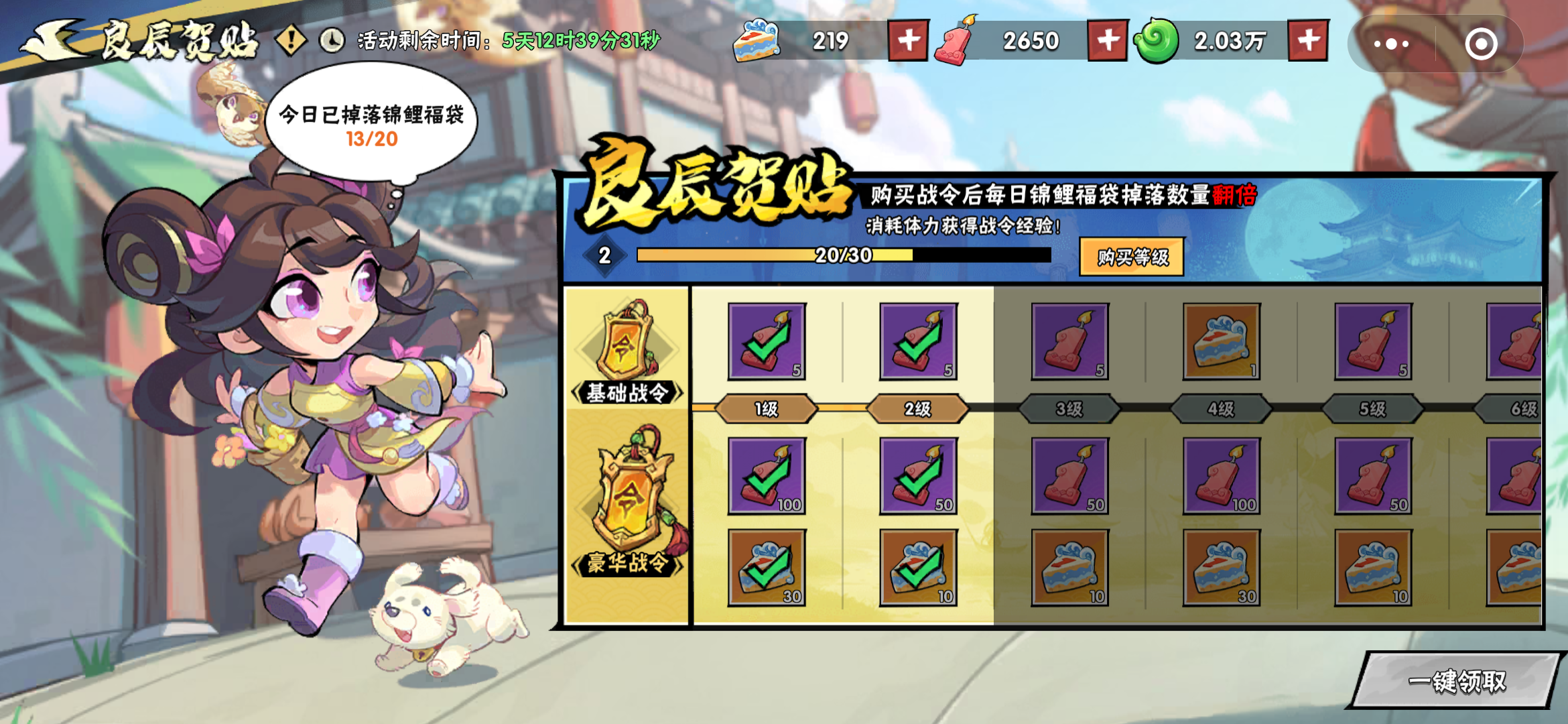Select the 3级 level marker
Image resolution: width=1568 pixels, height=724 pixels.
1067,409
